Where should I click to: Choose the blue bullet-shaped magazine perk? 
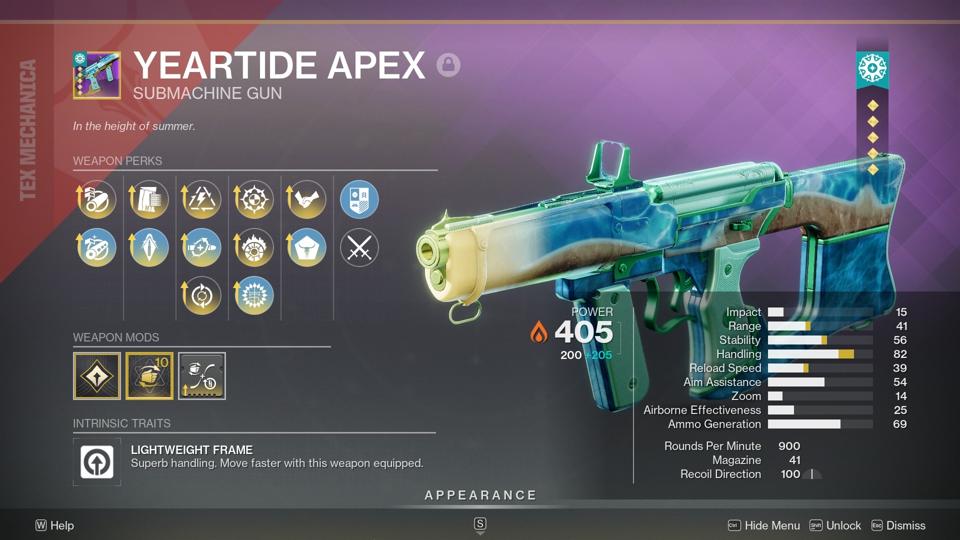[149, 247]
